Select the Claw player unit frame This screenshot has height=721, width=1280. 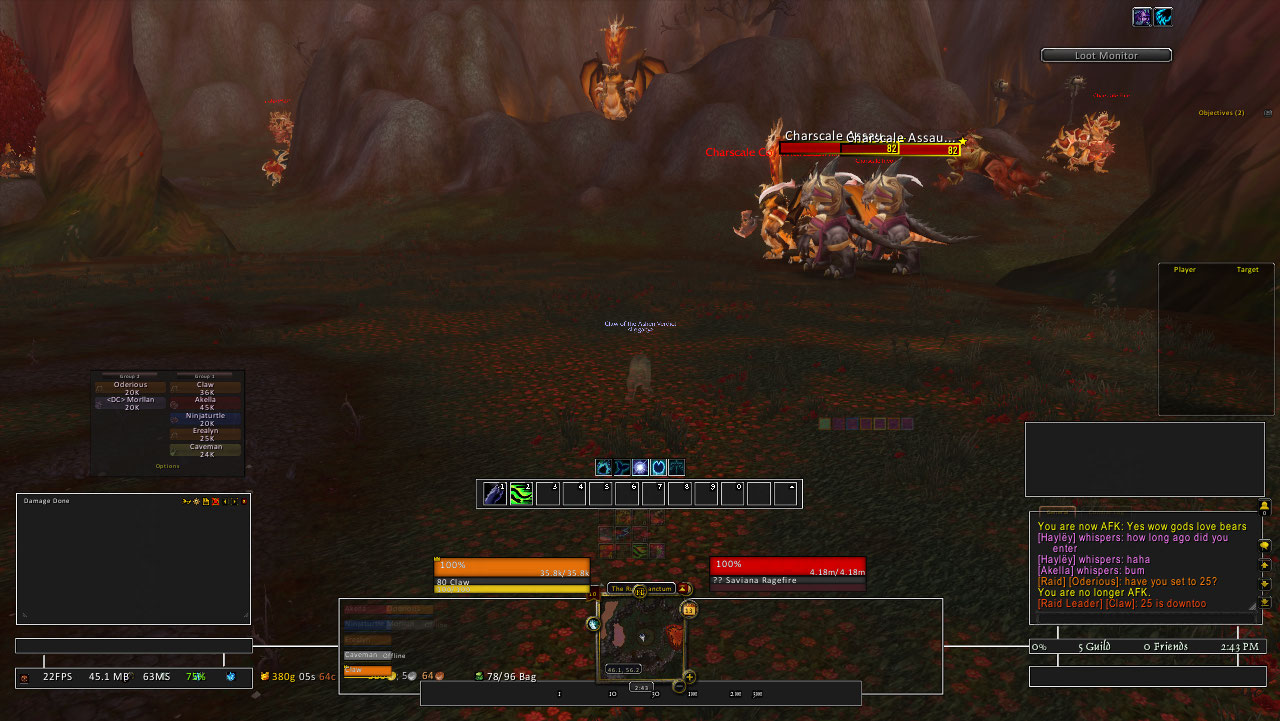tap(511, 573)
